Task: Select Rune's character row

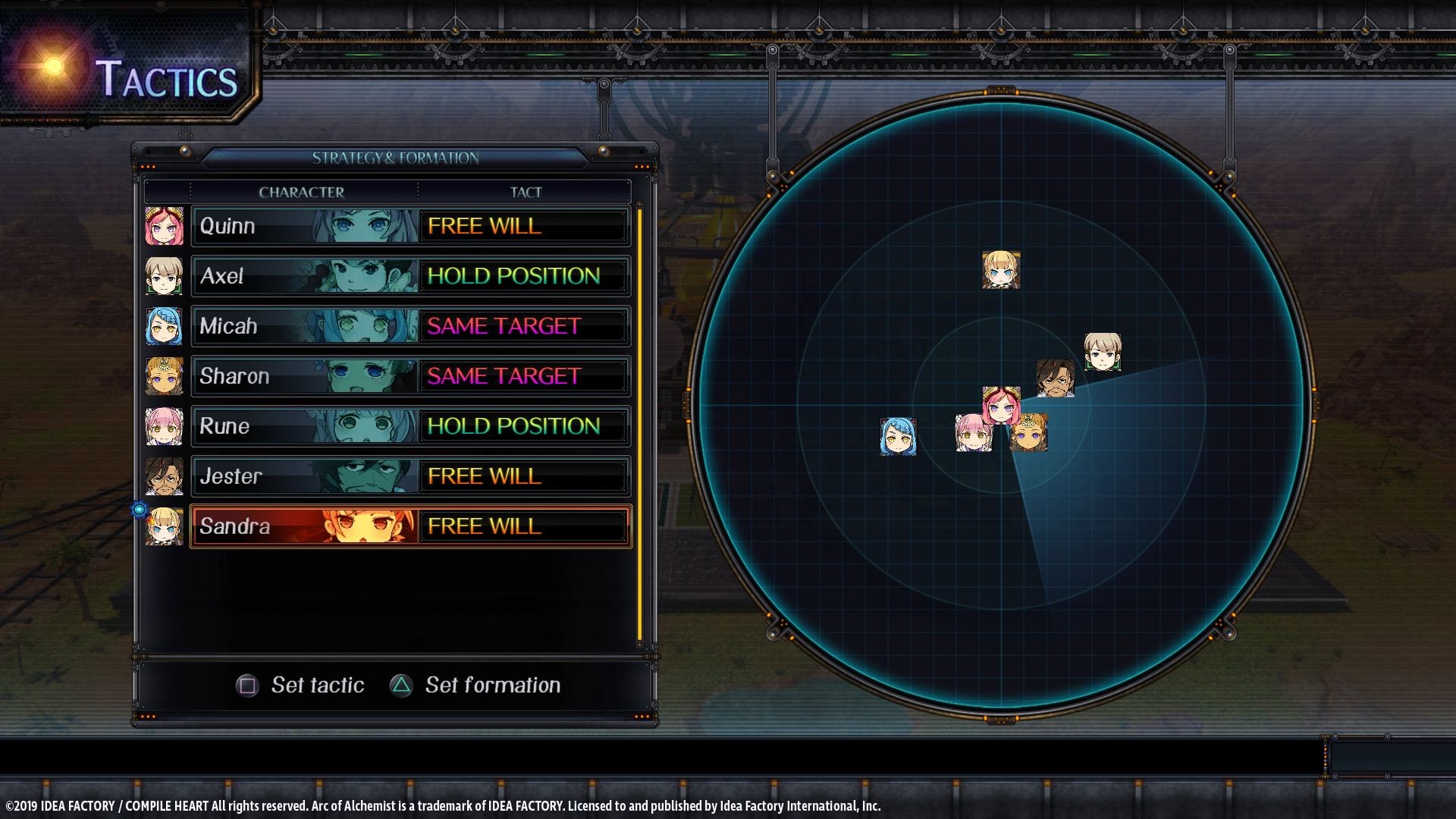Action: click(305, 426)
